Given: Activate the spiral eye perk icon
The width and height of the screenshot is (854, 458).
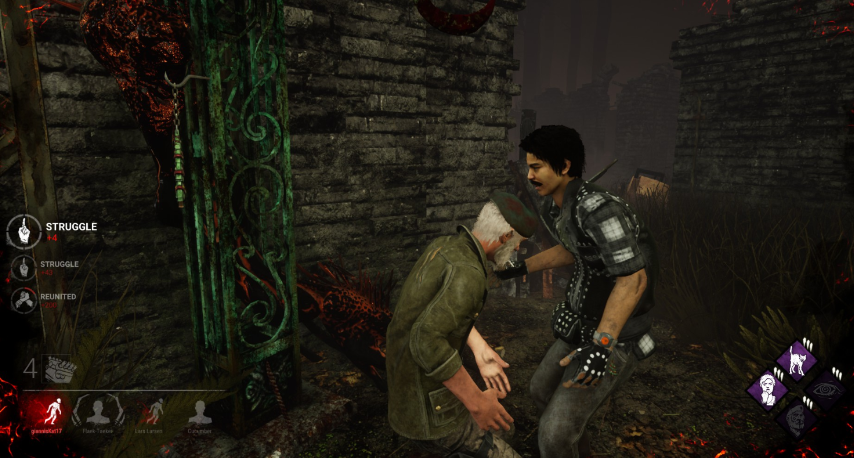Looking at the screenshot, I should tap(828, 389).
